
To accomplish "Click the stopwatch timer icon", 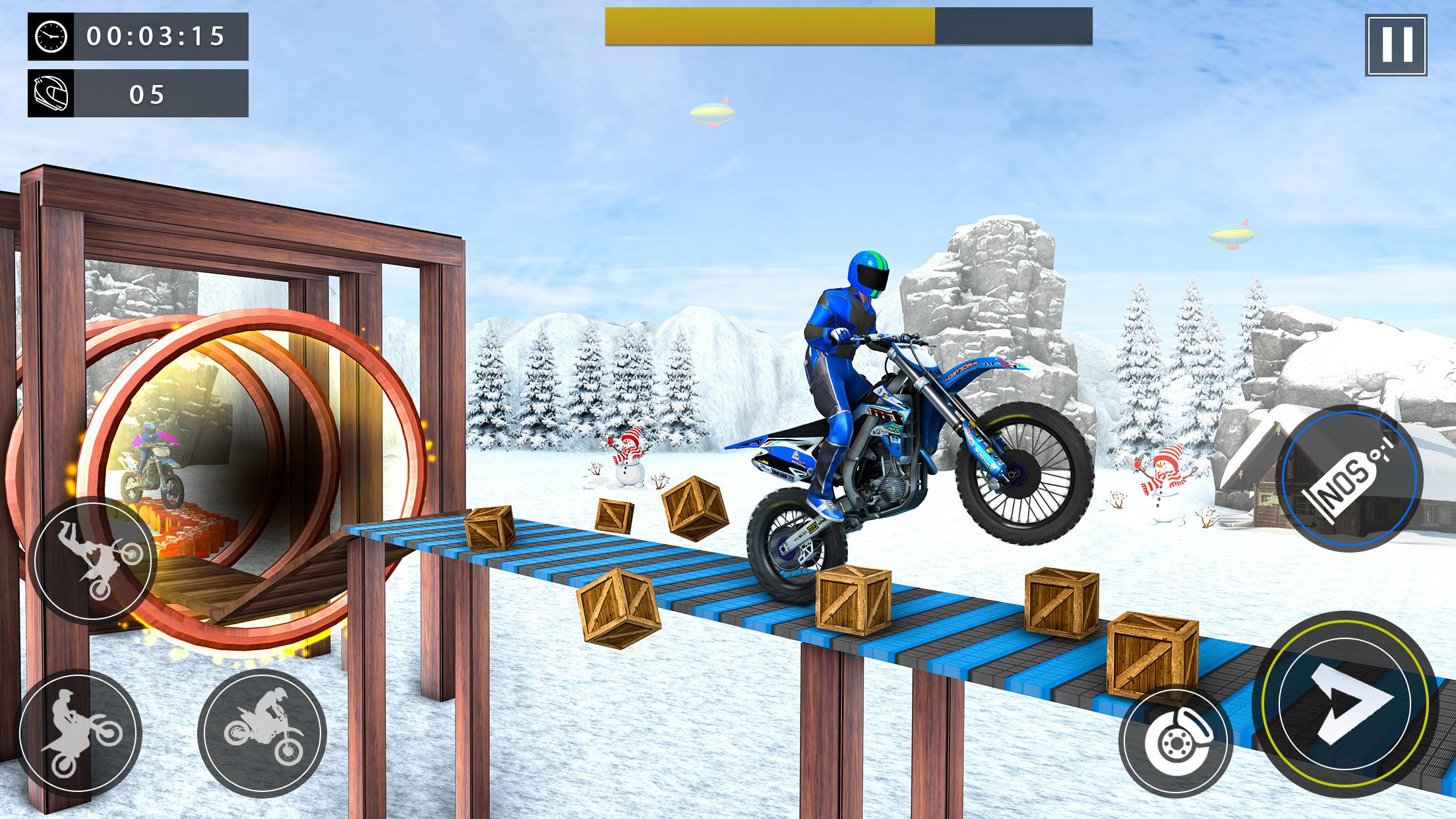I will 49,38.
